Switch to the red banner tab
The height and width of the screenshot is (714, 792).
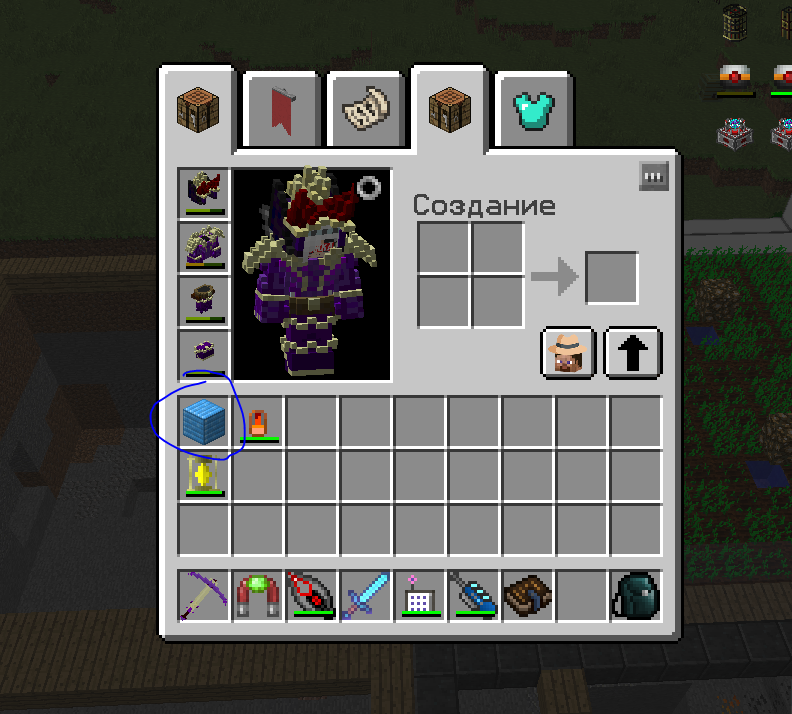pyautogui.click(x=282, y=106)
